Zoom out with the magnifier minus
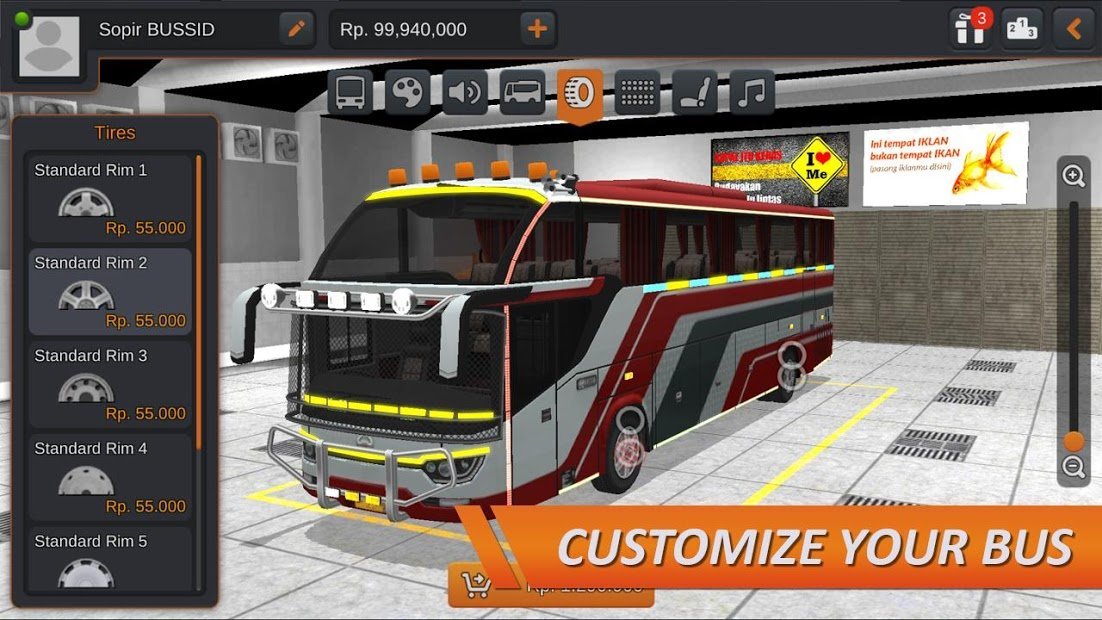The height and width of the screenshot is (620, 1102). pyautogui.click(x=1074, y=466)
